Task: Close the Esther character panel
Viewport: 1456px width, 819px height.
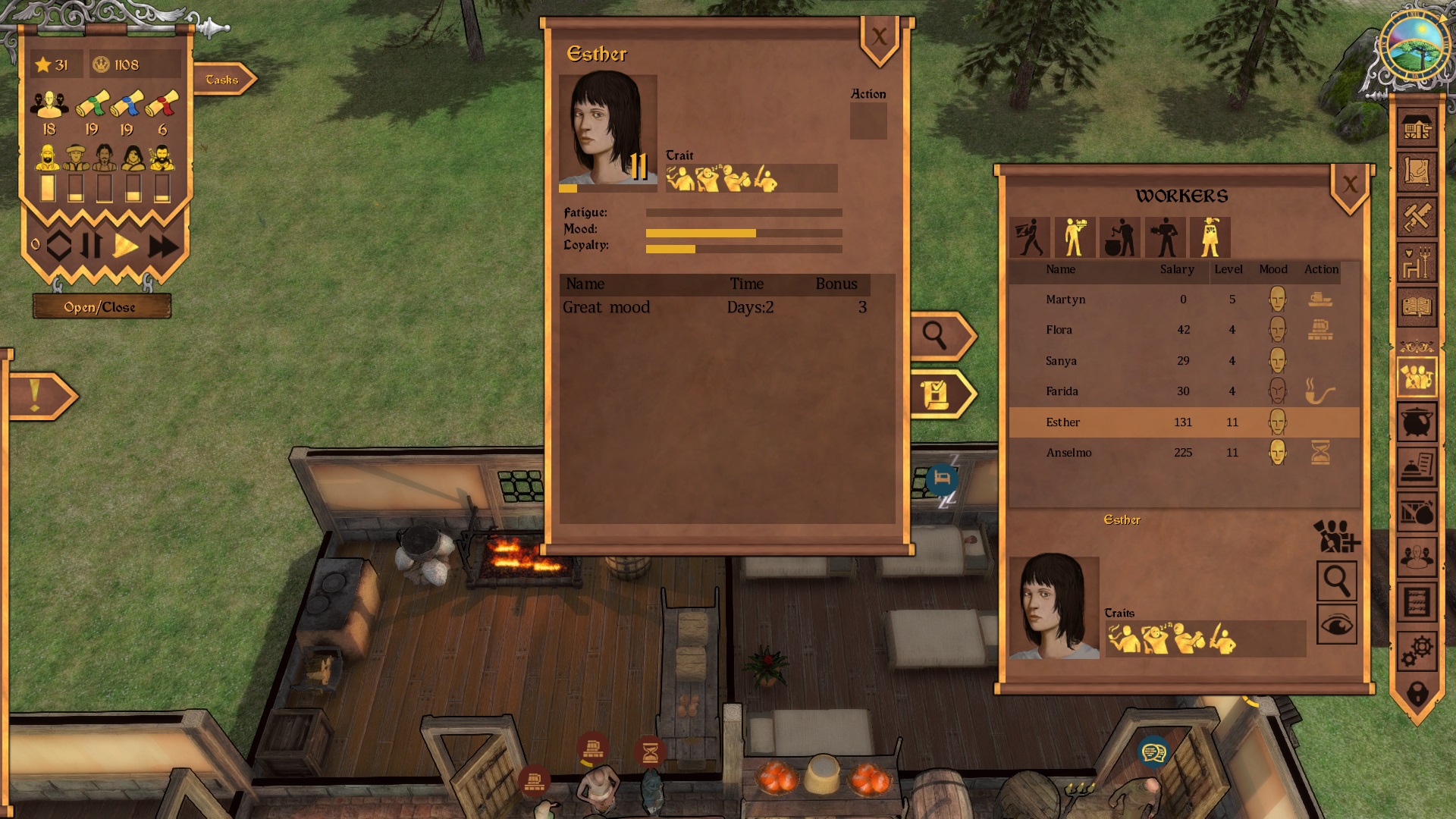Action: [879, 38]
